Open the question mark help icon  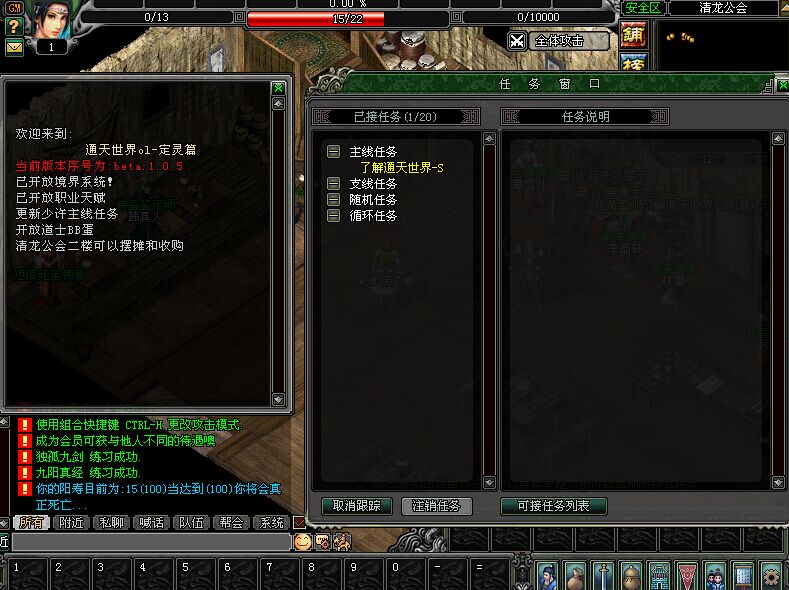point(14,27)
